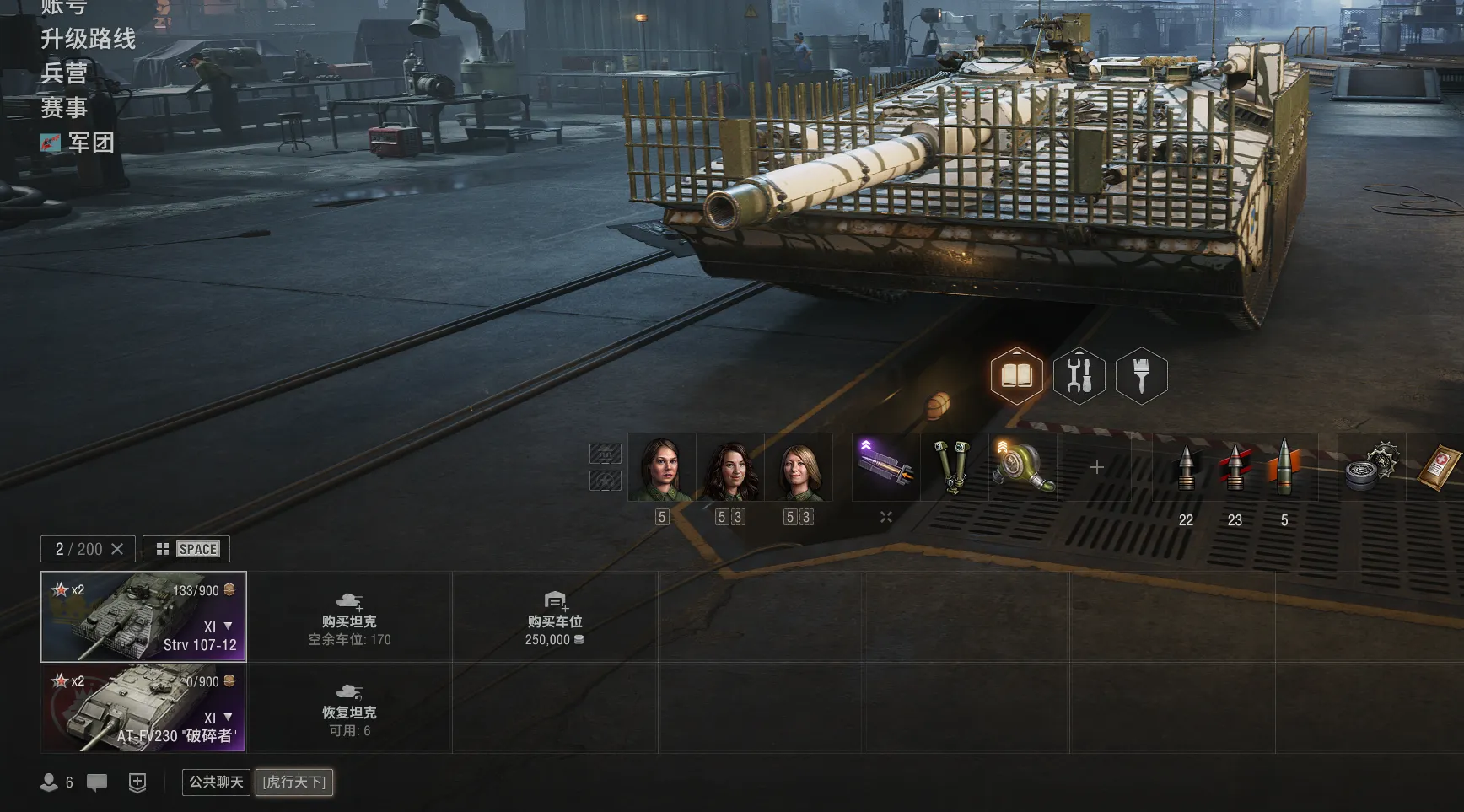Open the 兵营 barracks menu
1464x812 pixels.
pyautogui.click(x=64, y=73)
